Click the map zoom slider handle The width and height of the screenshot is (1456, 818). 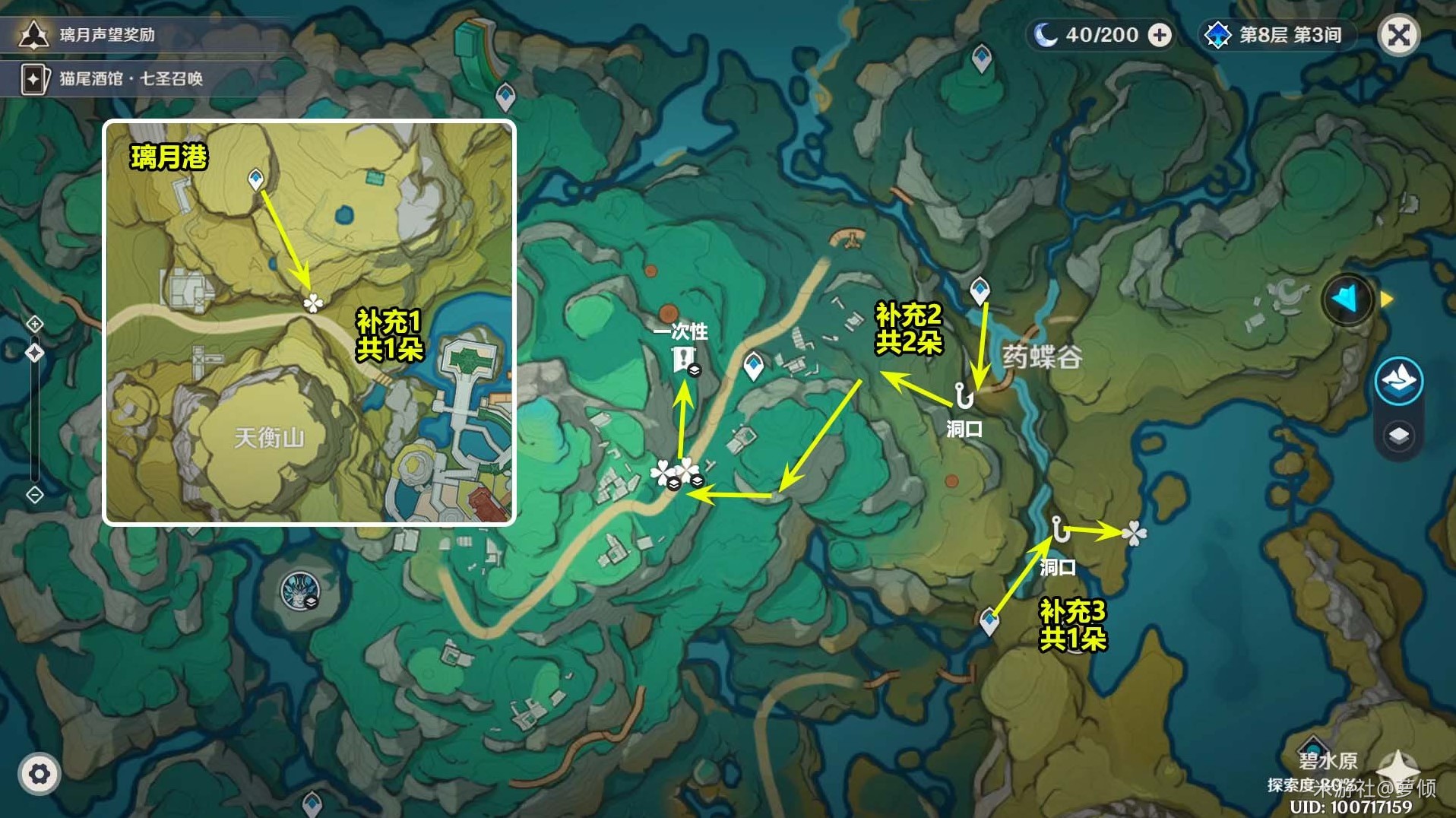[x=35, y=353]
